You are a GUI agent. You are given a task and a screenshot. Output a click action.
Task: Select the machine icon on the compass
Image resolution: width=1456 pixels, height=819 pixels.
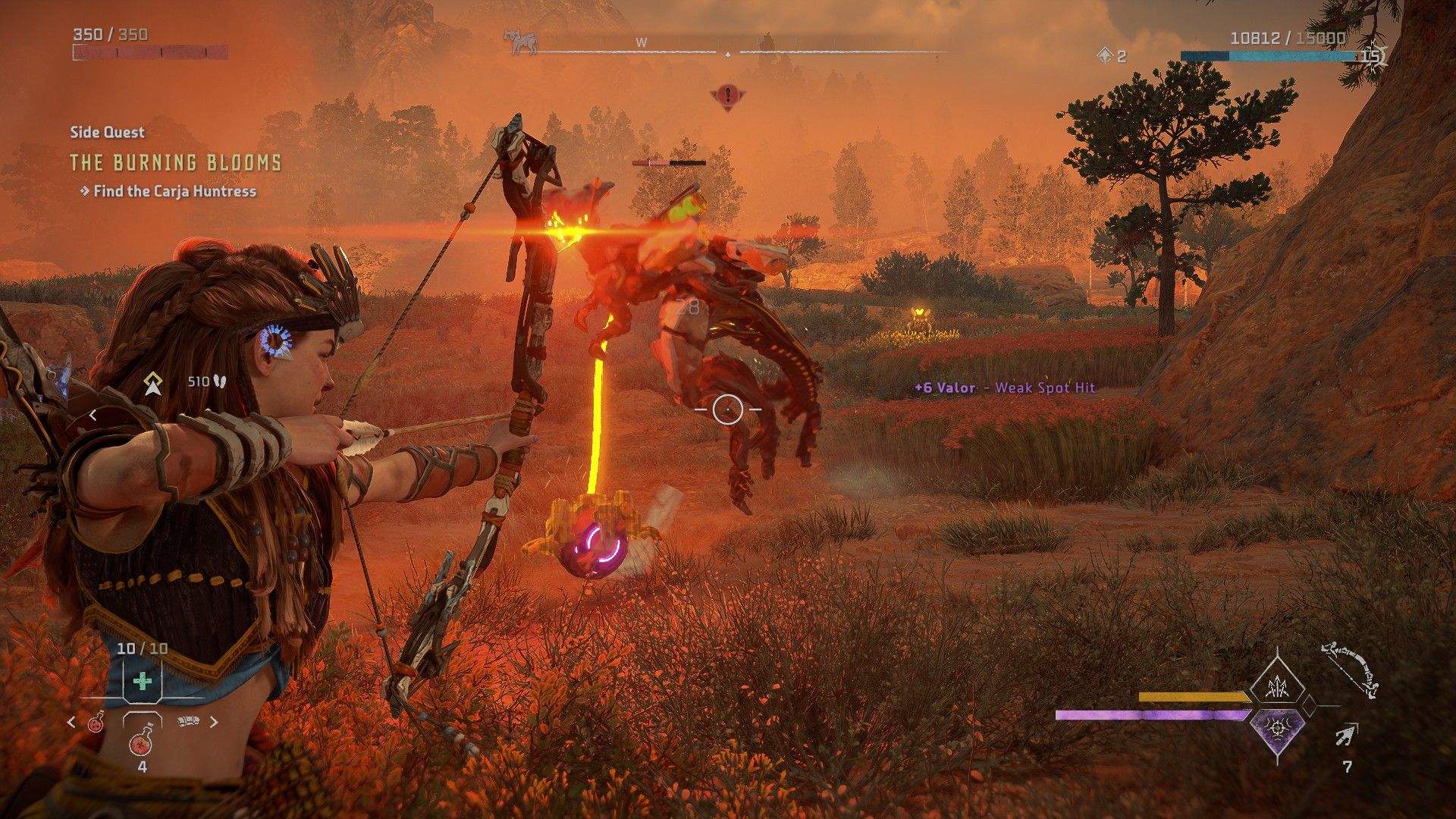click(x=522, y=41)
